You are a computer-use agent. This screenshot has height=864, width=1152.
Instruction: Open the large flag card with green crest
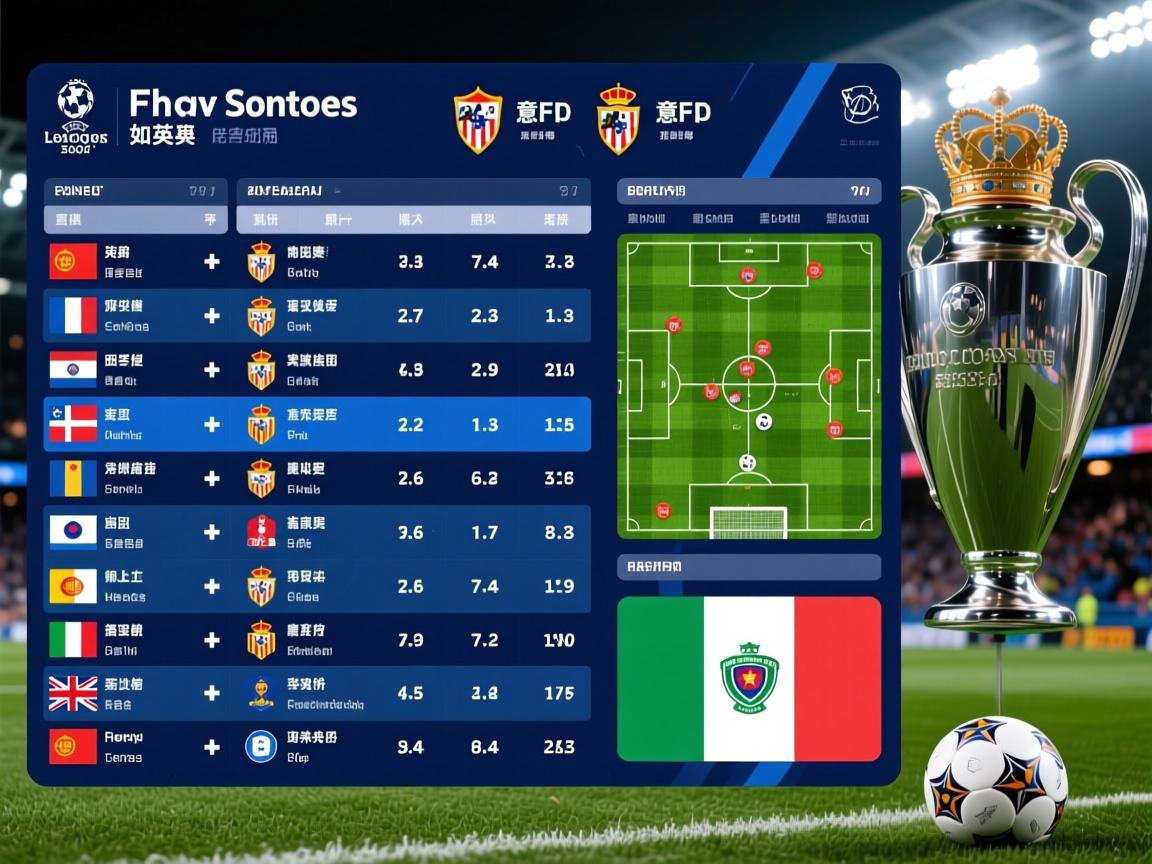pos(749,678)
